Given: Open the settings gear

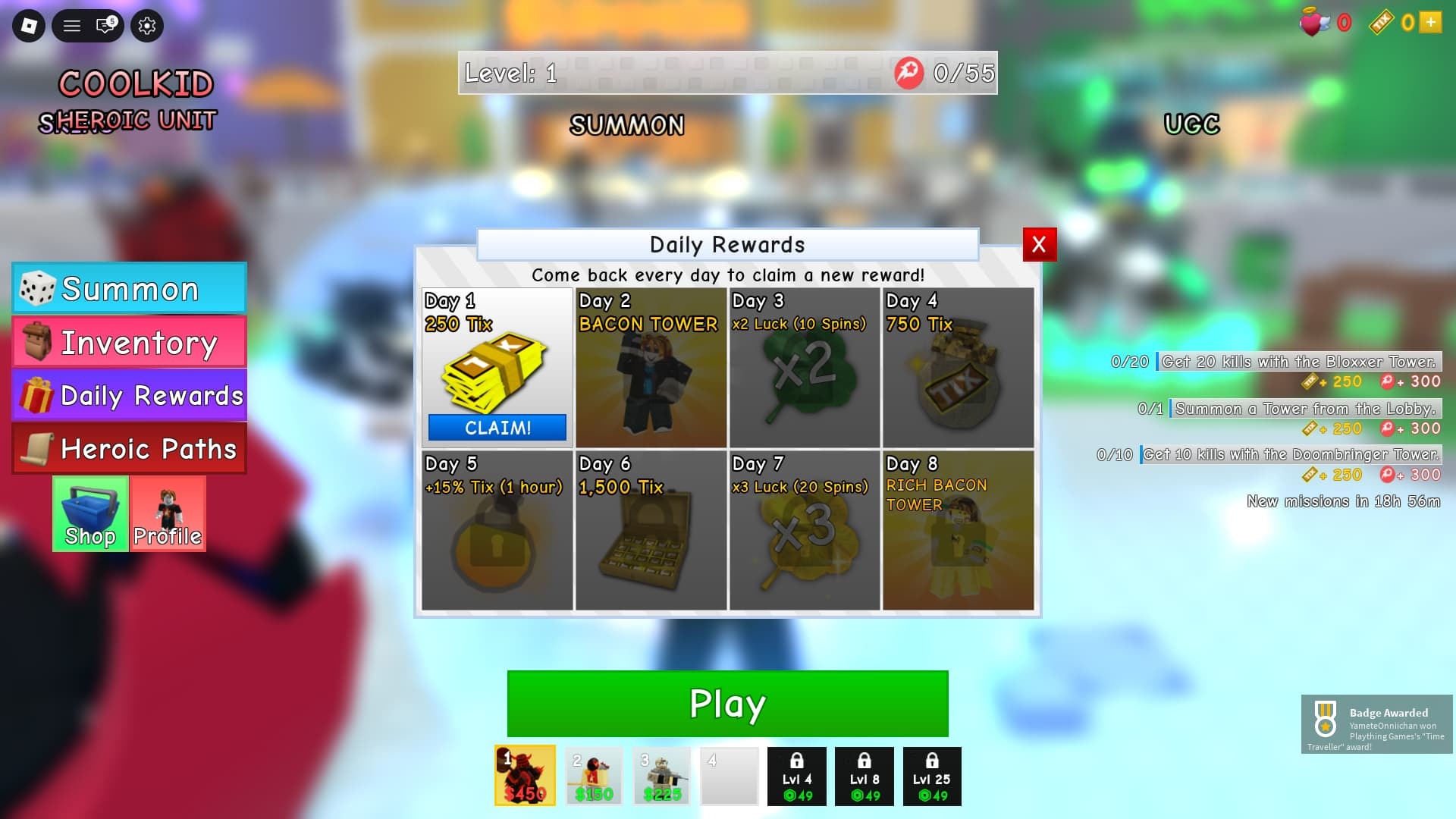Looking at the screenshot, I should pos(146,25).
